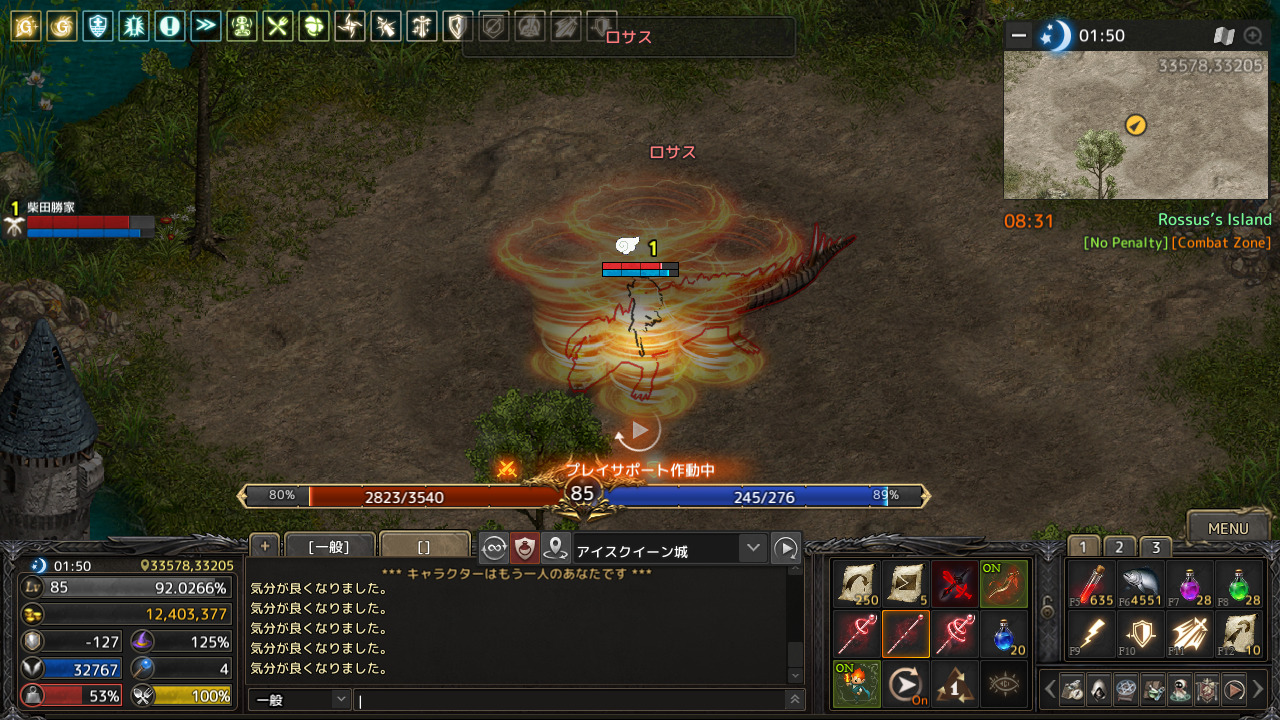The width and height of the screenshot is (1280, 720).
Task: Switch to hotbar tab 2
Action: [x=1119, y=547]
